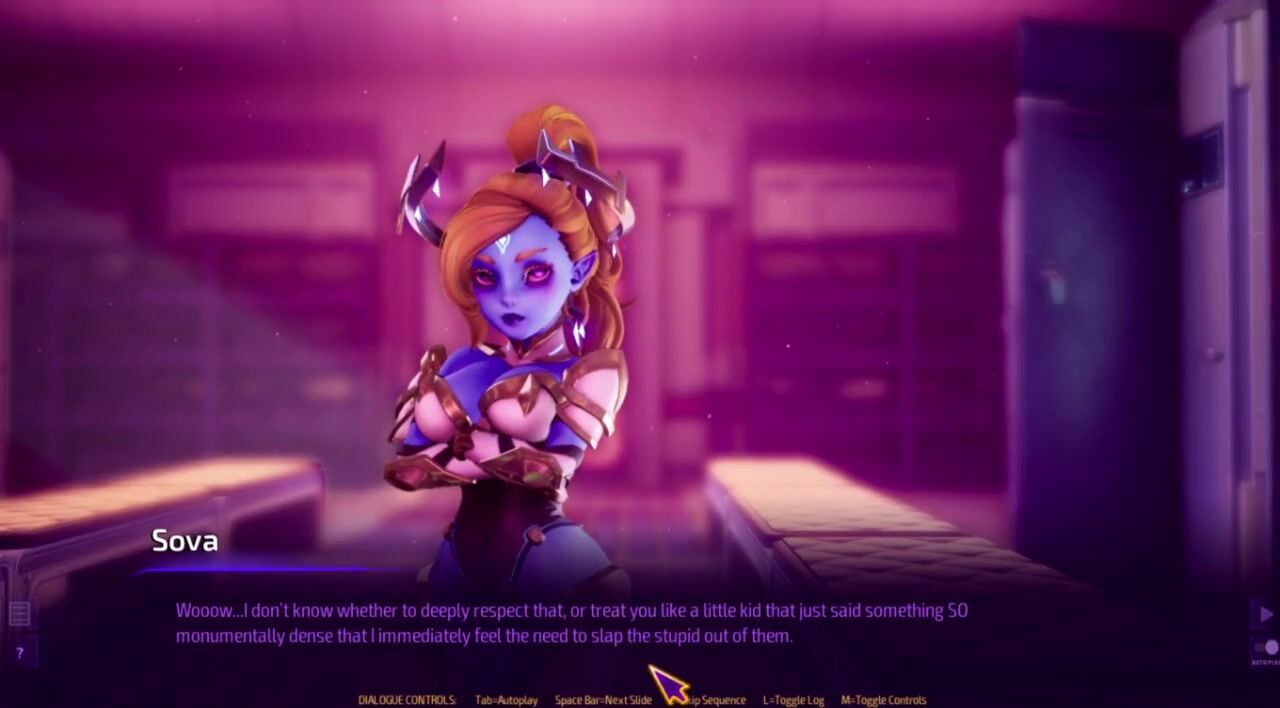Toggle the Autoplay switch
Image resolution: width=1280 pixels, height=708 pixels.
pyautogui.click(x=1268, y=647)
